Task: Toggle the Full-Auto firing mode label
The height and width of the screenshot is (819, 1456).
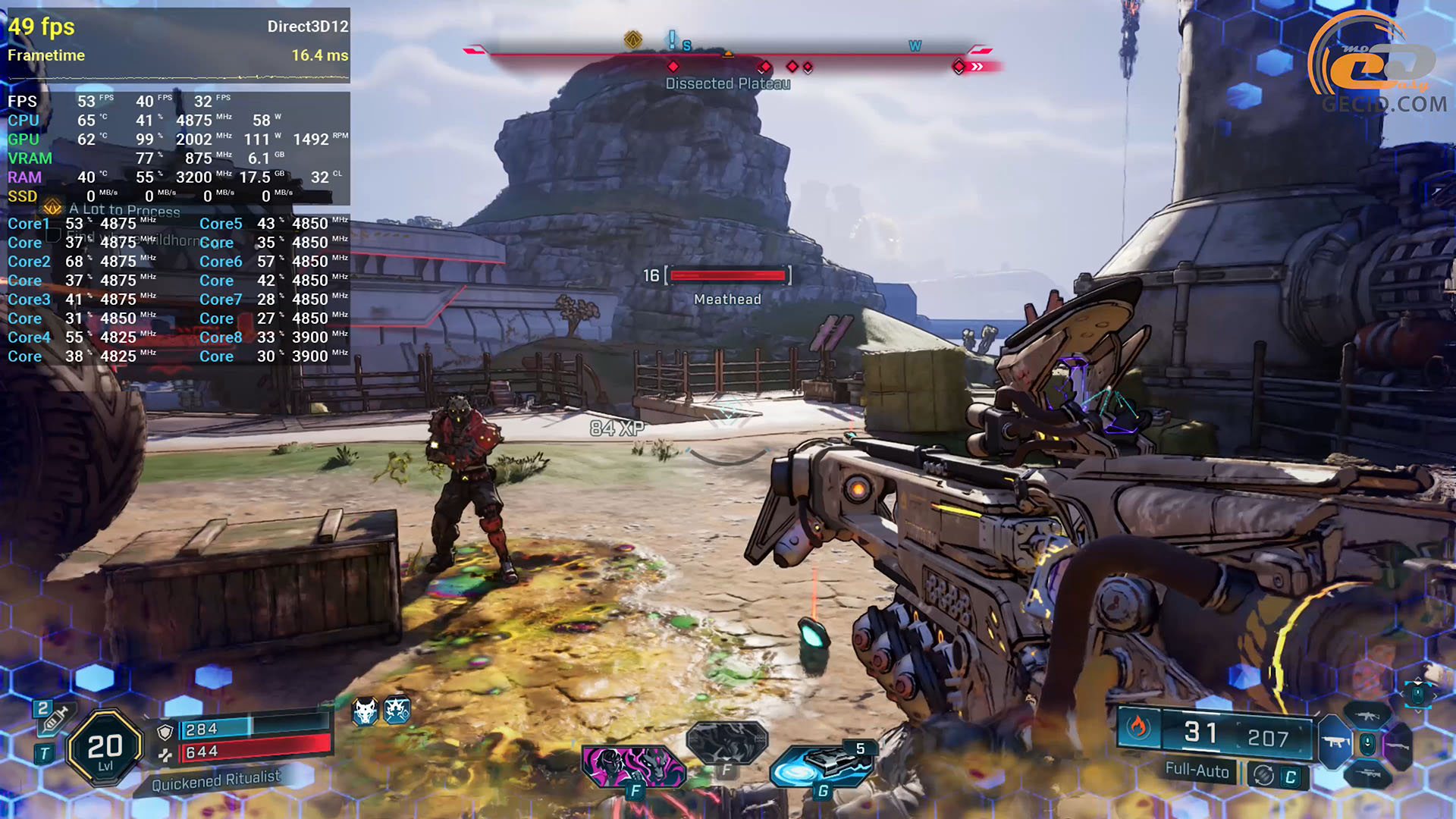Action: point(1197,770)
